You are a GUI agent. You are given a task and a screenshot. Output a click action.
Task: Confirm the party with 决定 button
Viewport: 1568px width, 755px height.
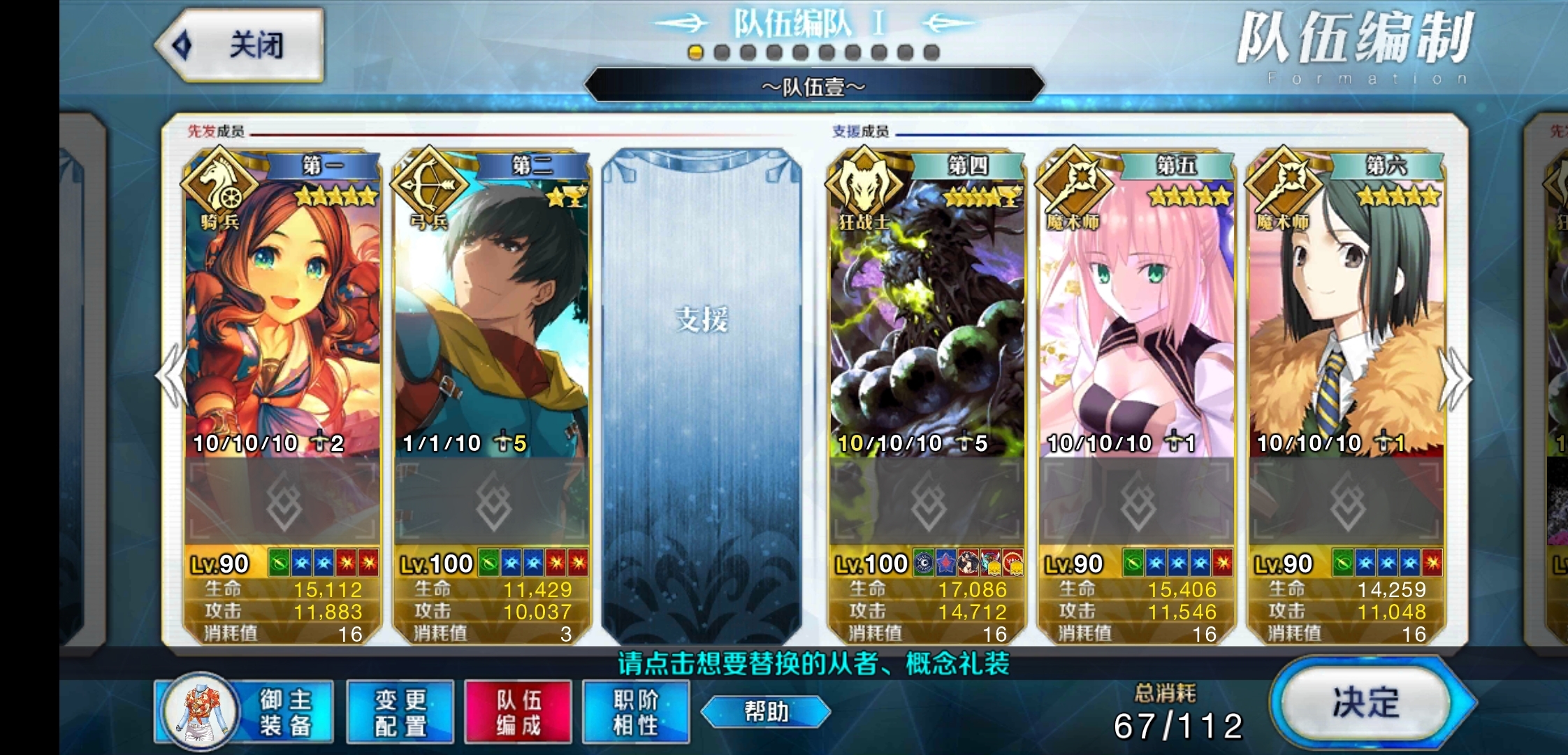pyautogui.click(x=1366, y=703)
